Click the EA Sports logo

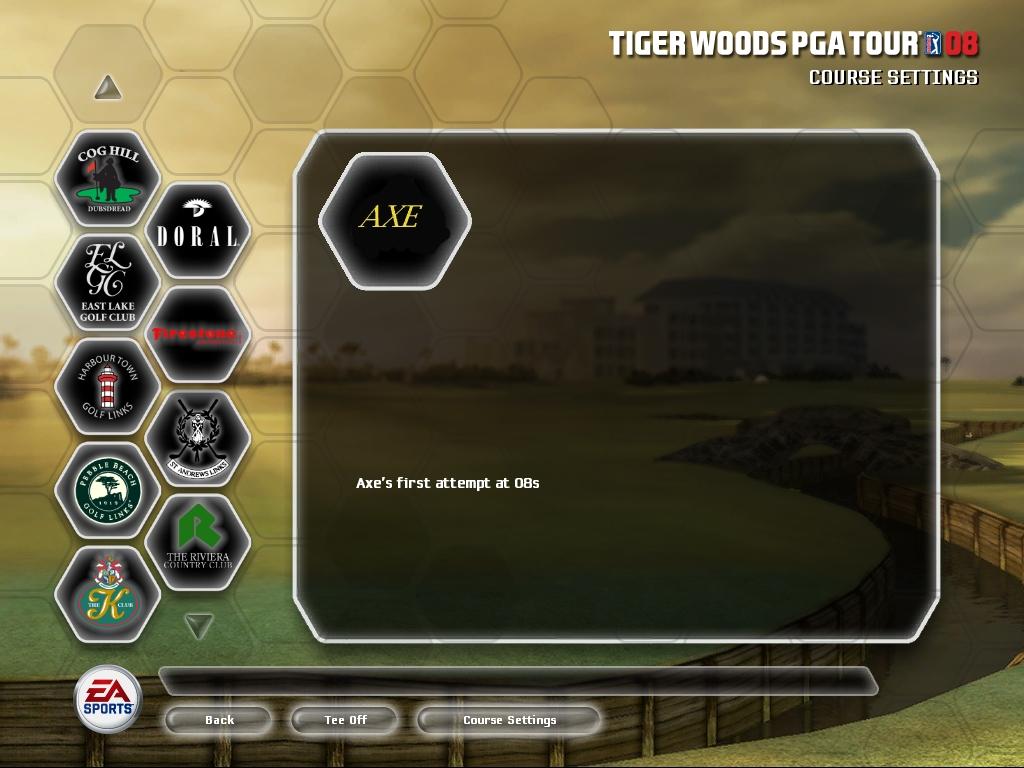tap(108, 698)
